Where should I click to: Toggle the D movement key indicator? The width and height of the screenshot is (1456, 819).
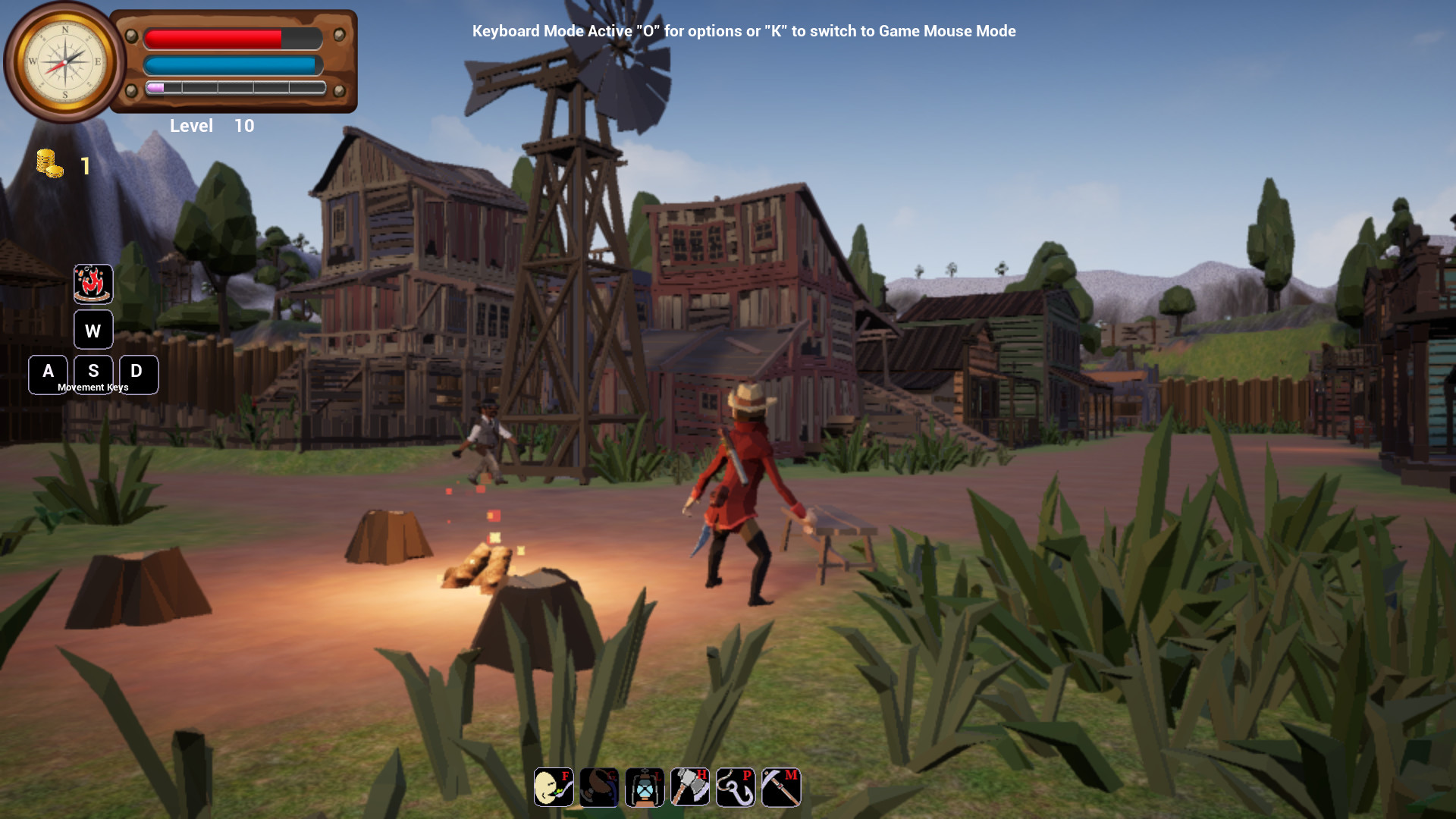coord(137,374)
